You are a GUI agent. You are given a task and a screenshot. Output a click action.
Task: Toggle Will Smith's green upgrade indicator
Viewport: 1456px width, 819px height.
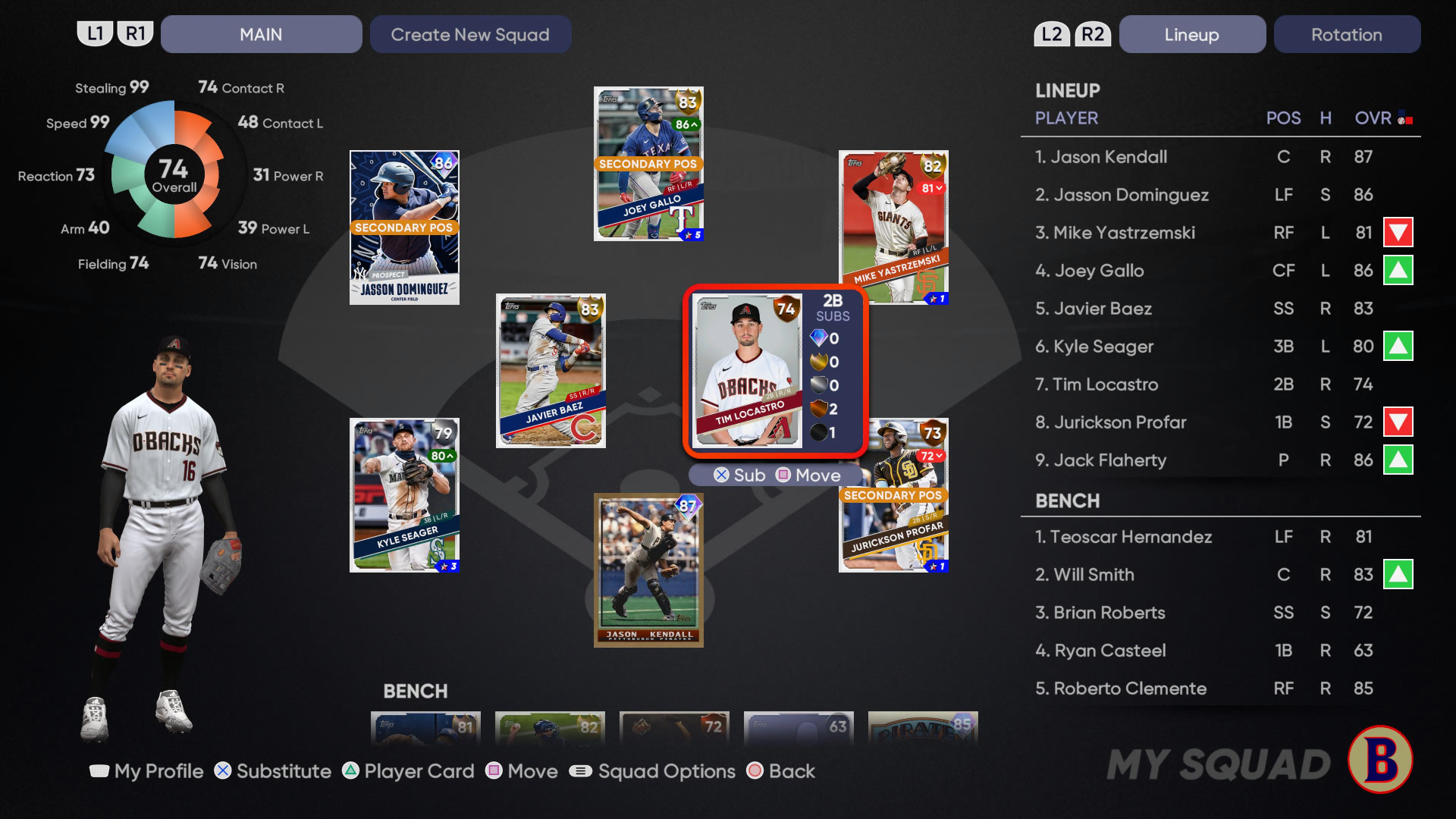1398,575
